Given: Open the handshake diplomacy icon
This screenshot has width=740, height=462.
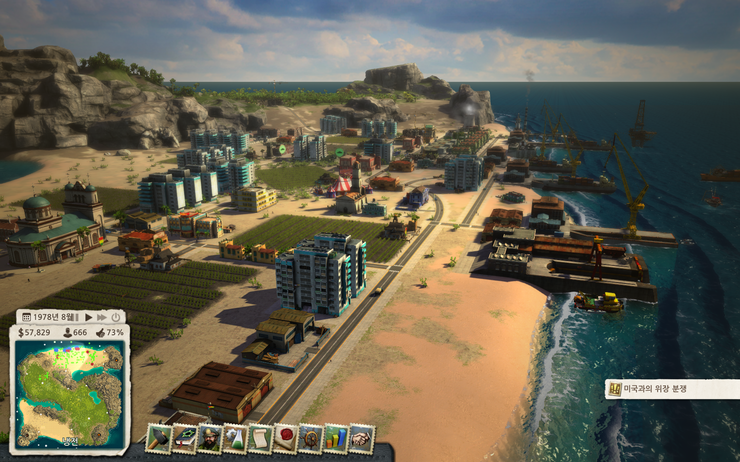Looking at the screenshot, I should pos(361,438).
